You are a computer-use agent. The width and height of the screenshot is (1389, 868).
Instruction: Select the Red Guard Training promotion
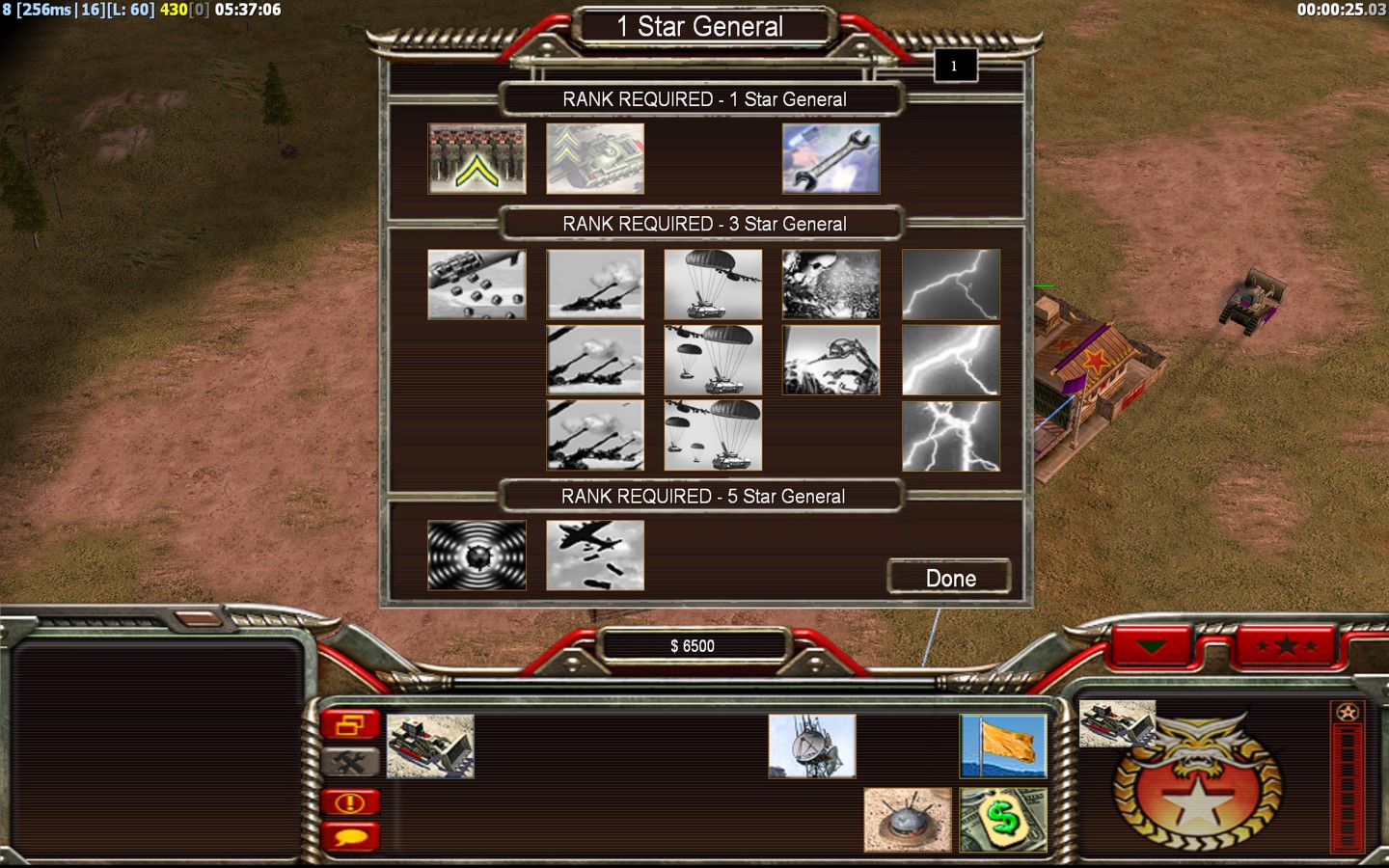click(477, 158)
